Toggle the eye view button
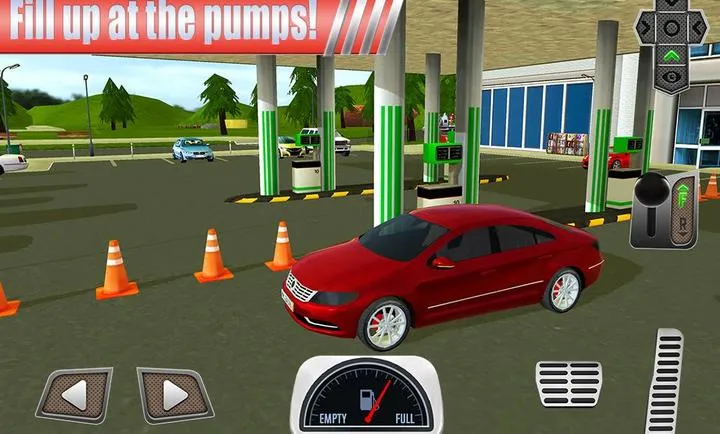 (x=673, y=77)
